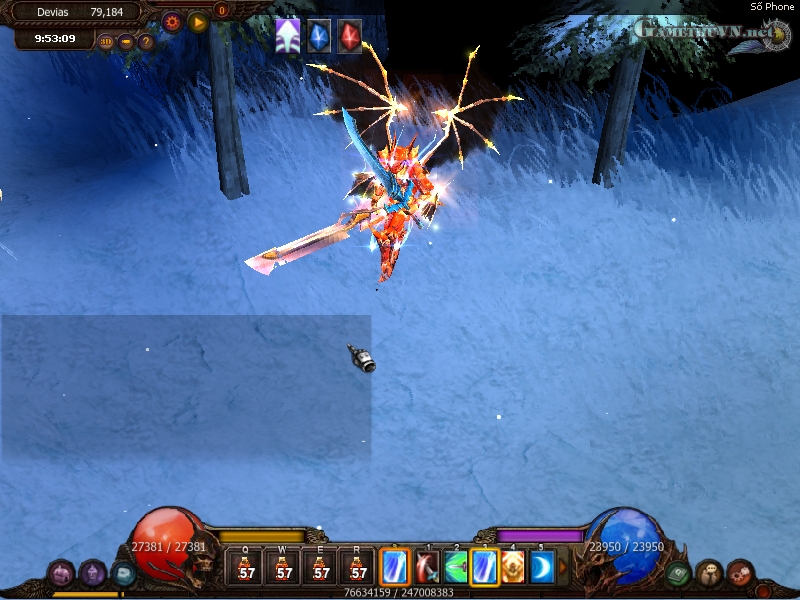Expand the skill bar with the arrow
Image resolution: width=800 pixels, height=600 pixels.
point(562,567)
